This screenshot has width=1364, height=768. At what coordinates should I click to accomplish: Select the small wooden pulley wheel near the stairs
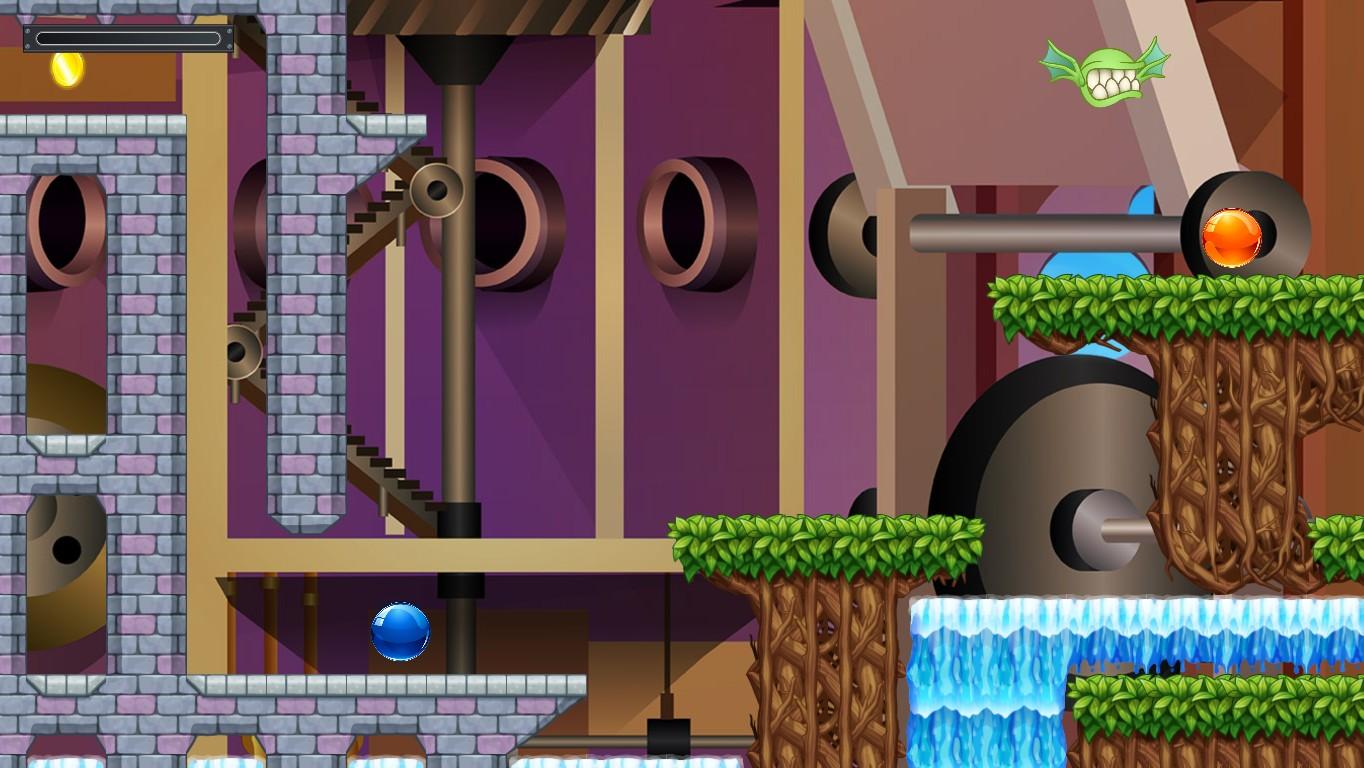point(435,188)
